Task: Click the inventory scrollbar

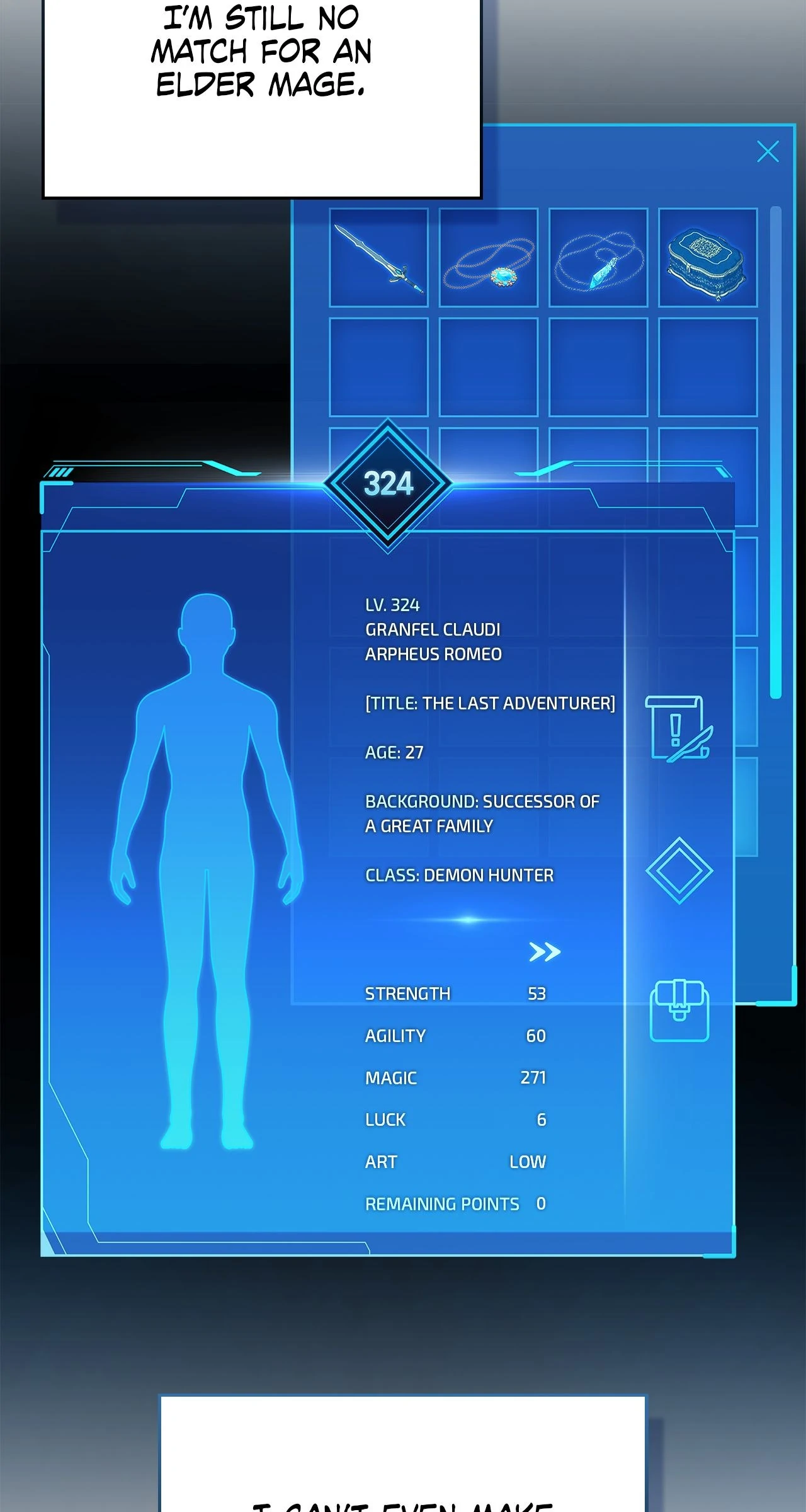Action: click(x=776, y=452)
